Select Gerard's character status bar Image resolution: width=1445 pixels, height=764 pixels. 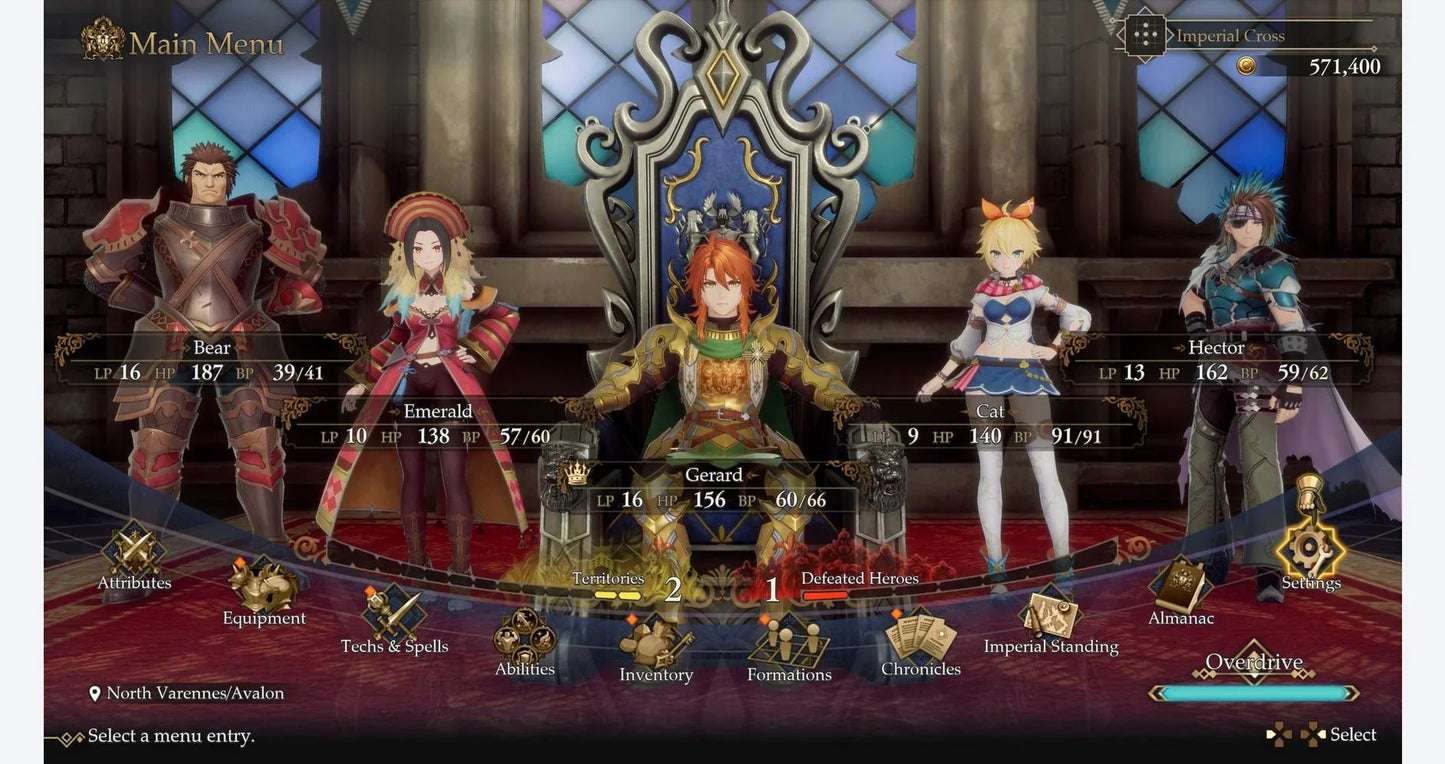point(714,486)
